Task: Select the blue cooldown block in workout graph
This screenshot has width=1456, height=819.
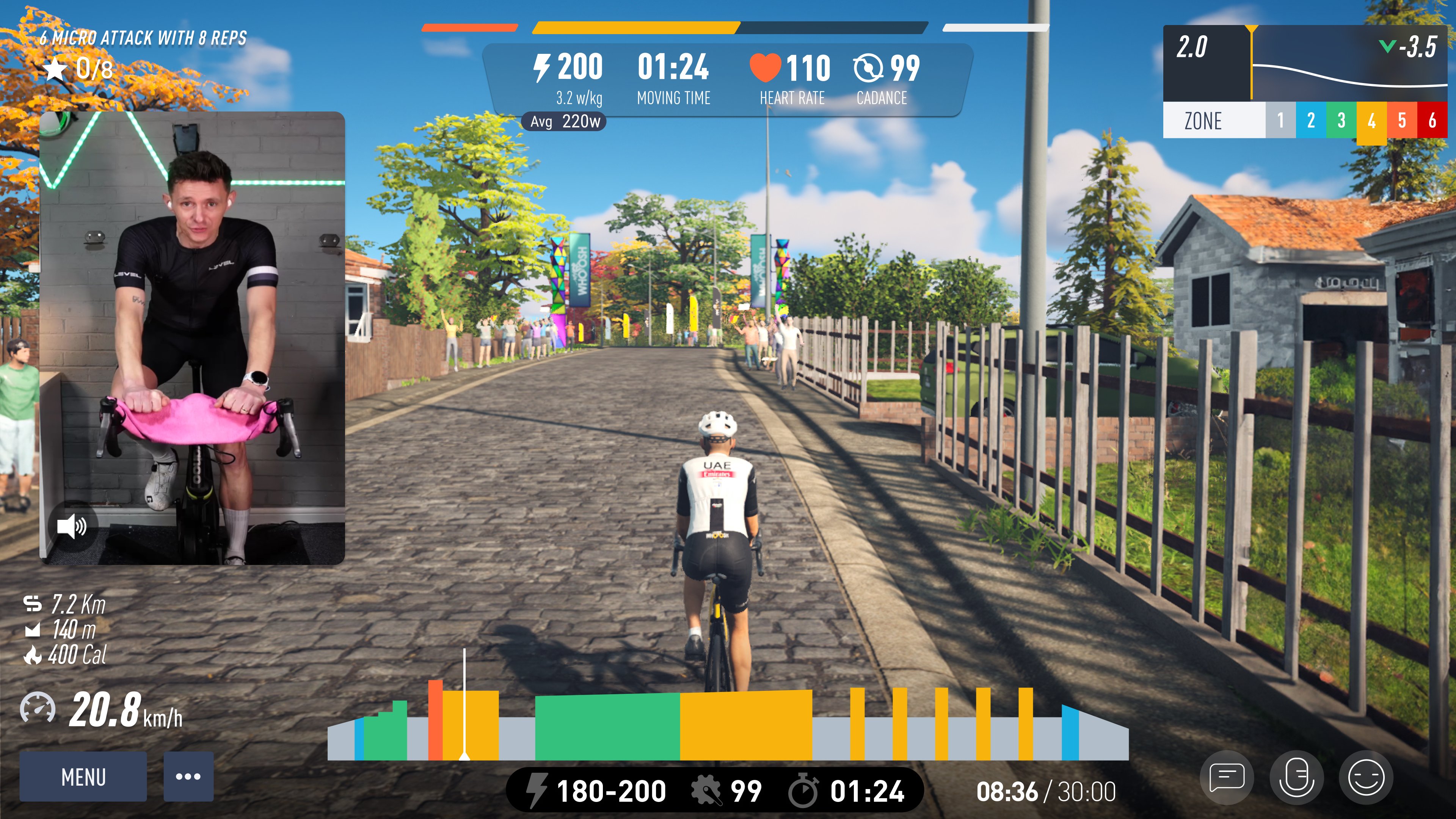Action: pos(1069,734)
